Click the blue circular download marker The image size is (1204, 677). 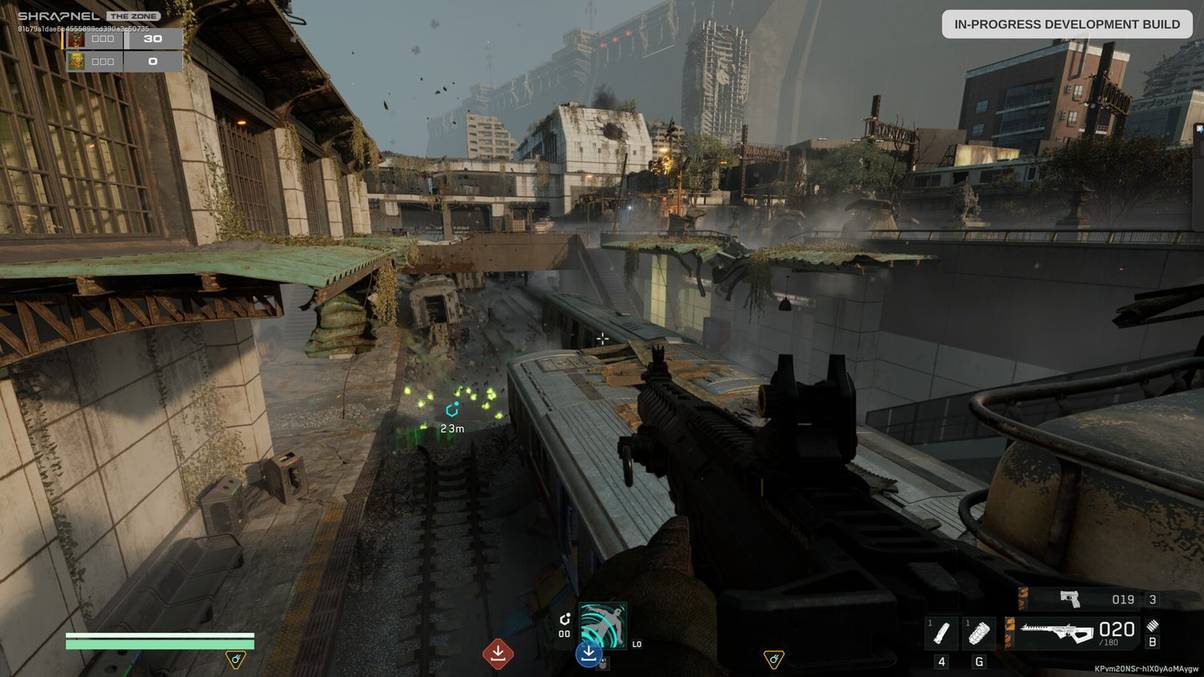(x=588, y=654)
